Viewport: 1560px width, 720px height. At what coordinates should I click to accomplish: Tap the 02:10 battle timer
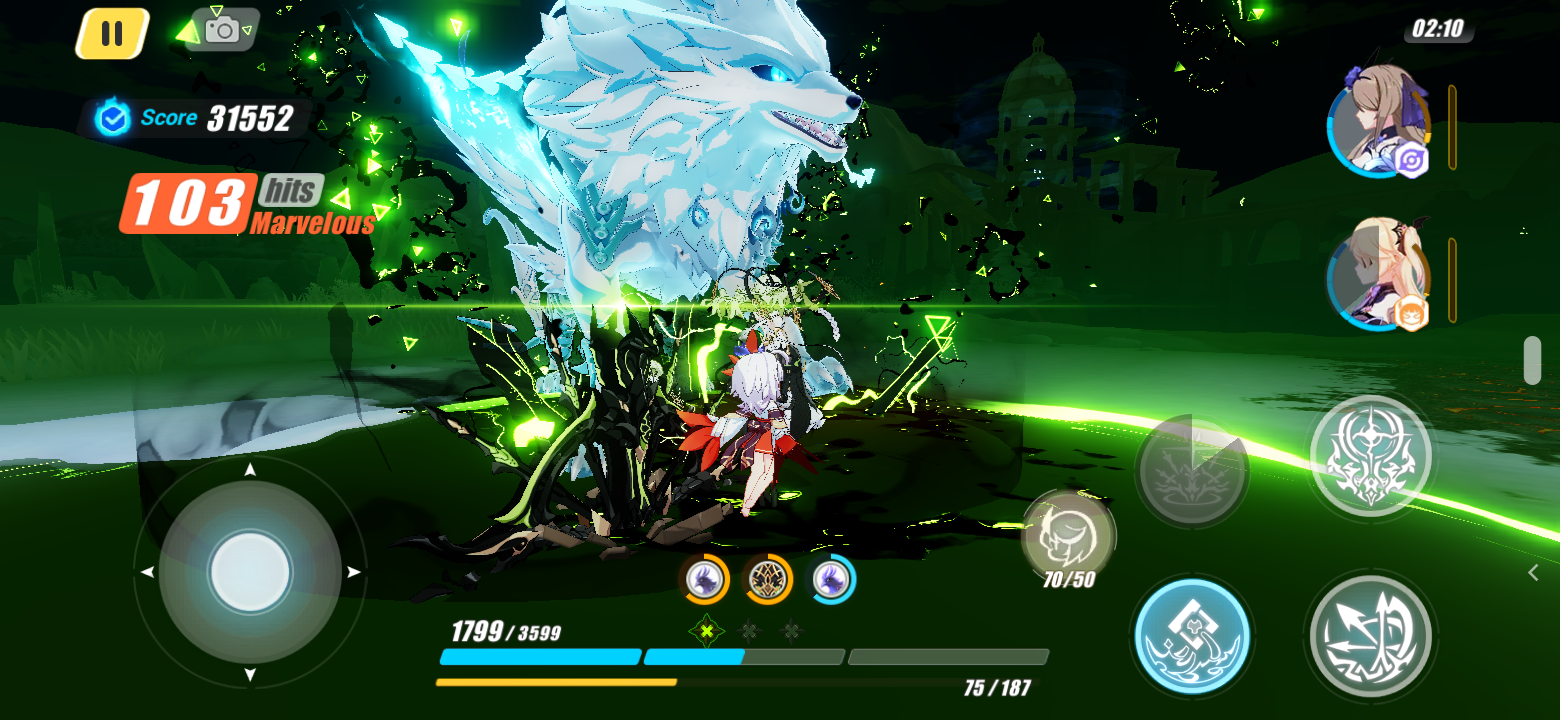tap(1439, 30)
